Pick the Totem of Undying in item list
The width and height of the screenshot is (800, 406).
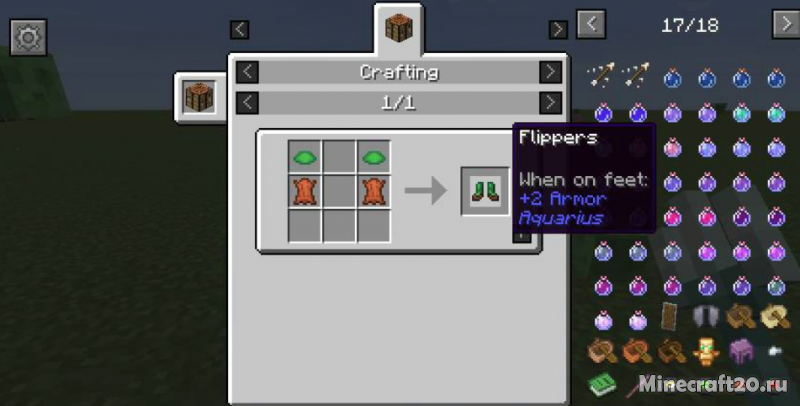(x=707, y=351)
